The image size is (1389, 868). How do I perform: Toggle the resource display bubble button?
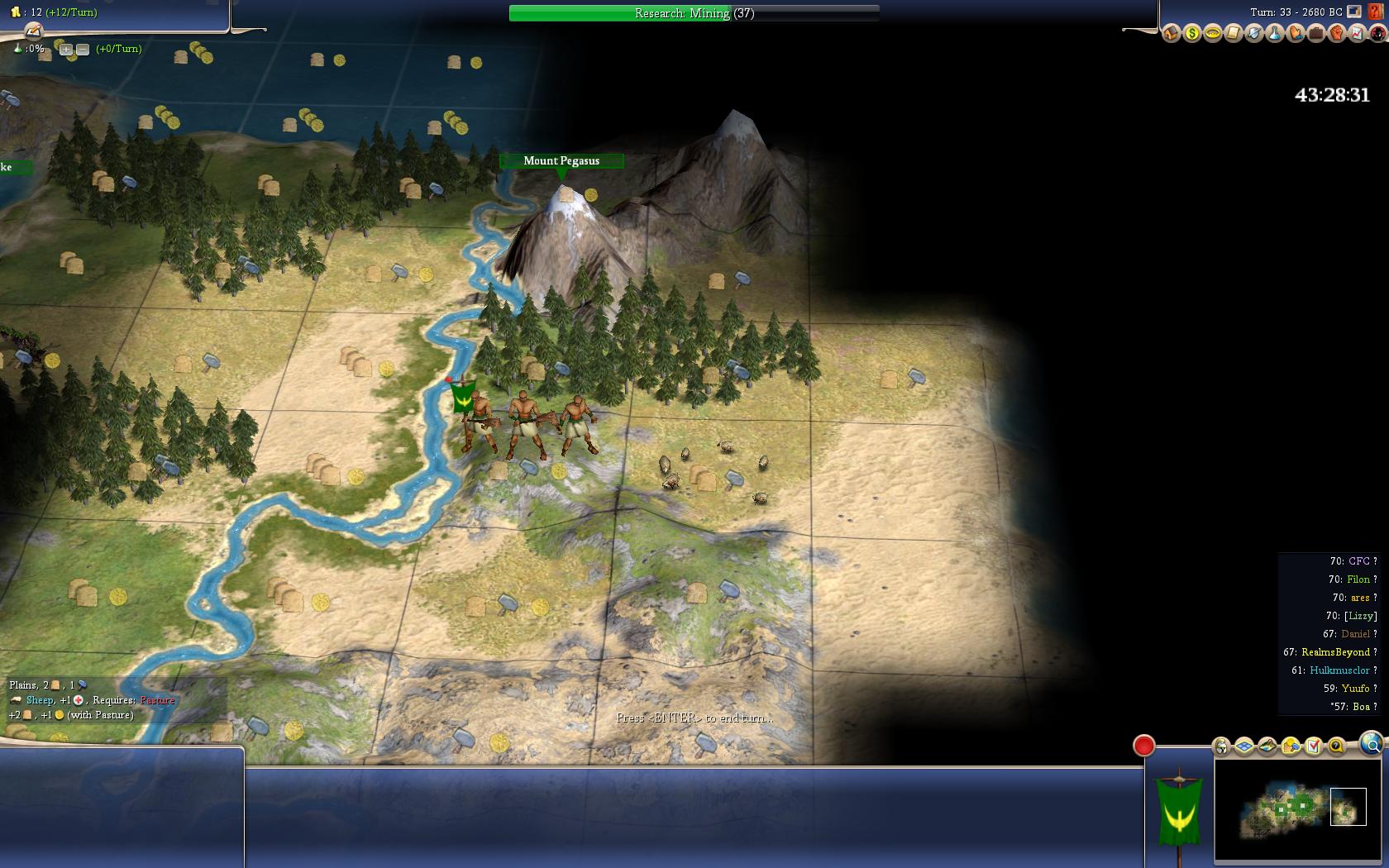point(1291,747)
